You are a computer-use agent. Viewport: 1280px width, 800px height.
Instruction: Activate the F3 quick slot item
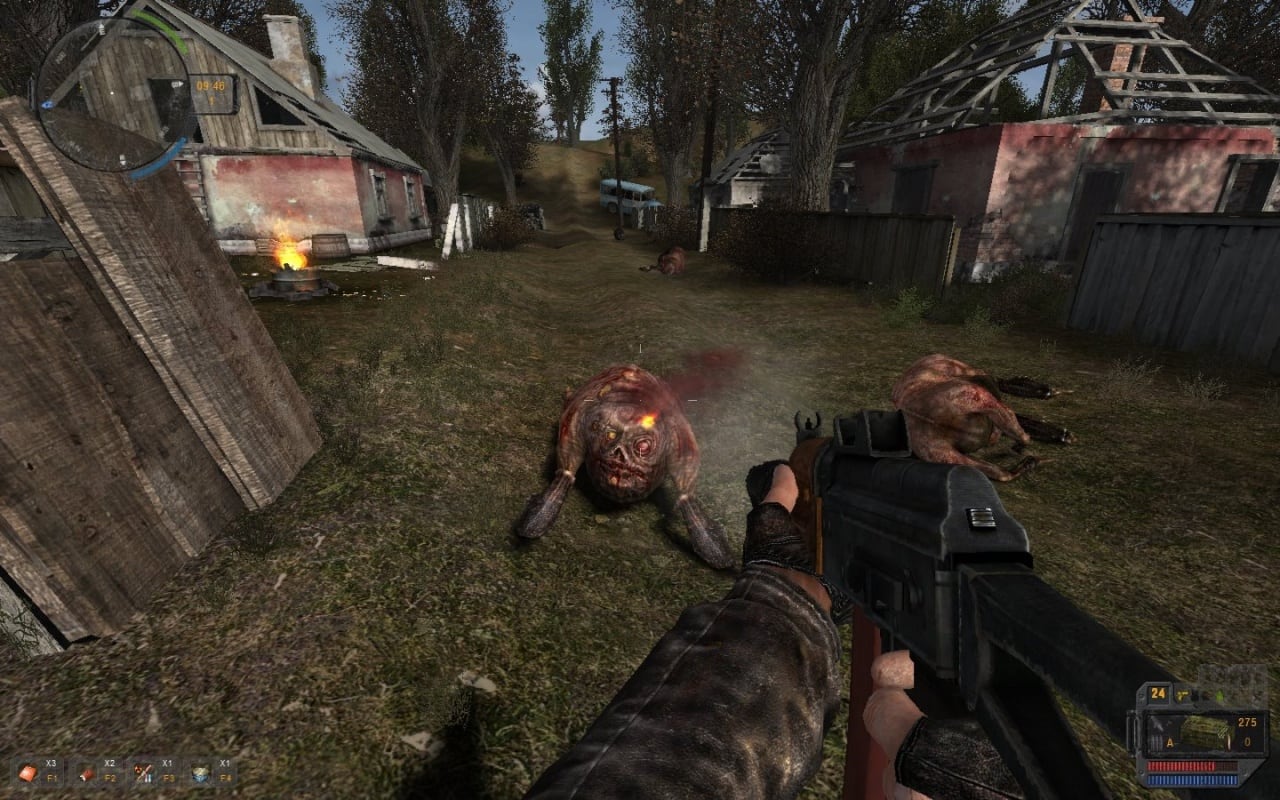(143, 771)
